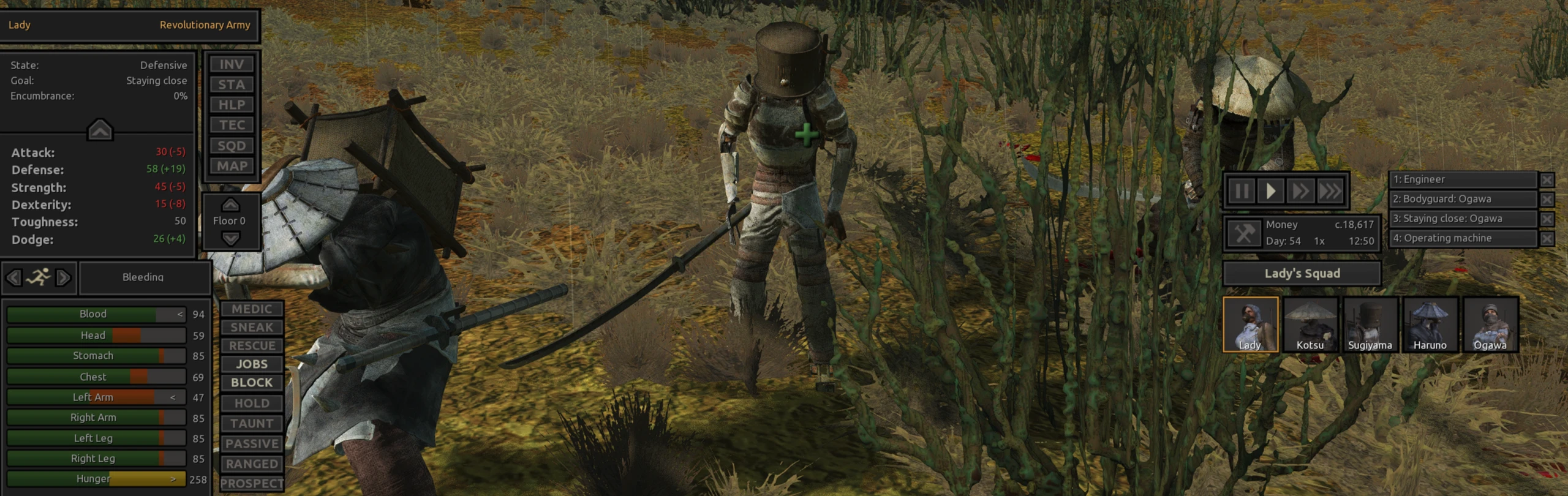
Task: Open the MEDIC command
Action: tap(252, 309)
